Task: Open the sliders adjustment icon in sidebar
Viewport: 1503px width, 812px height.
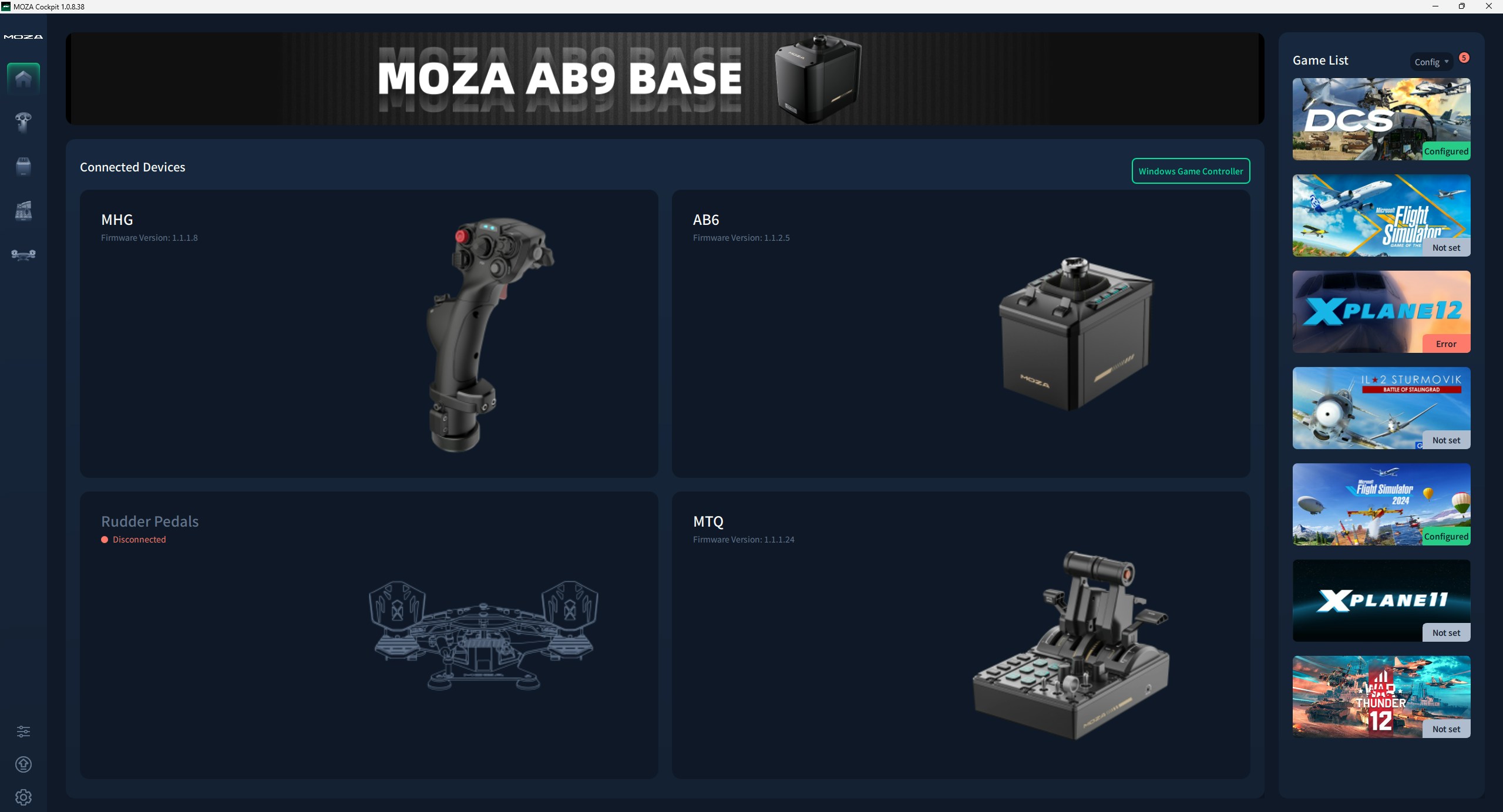Action: 23,731
